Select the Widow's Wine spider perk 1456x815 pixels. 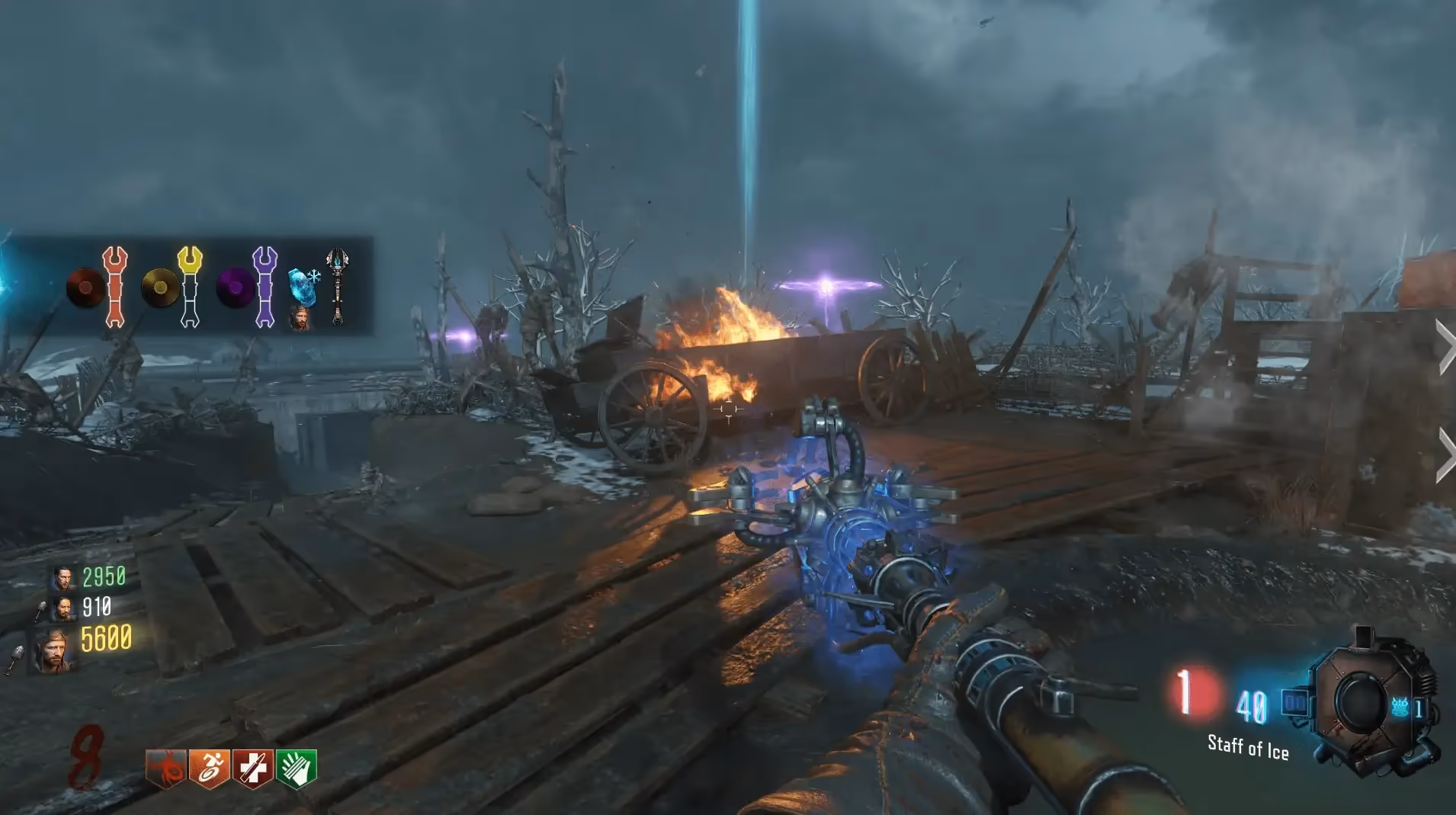pyautogui.click(x=165, y=768)
